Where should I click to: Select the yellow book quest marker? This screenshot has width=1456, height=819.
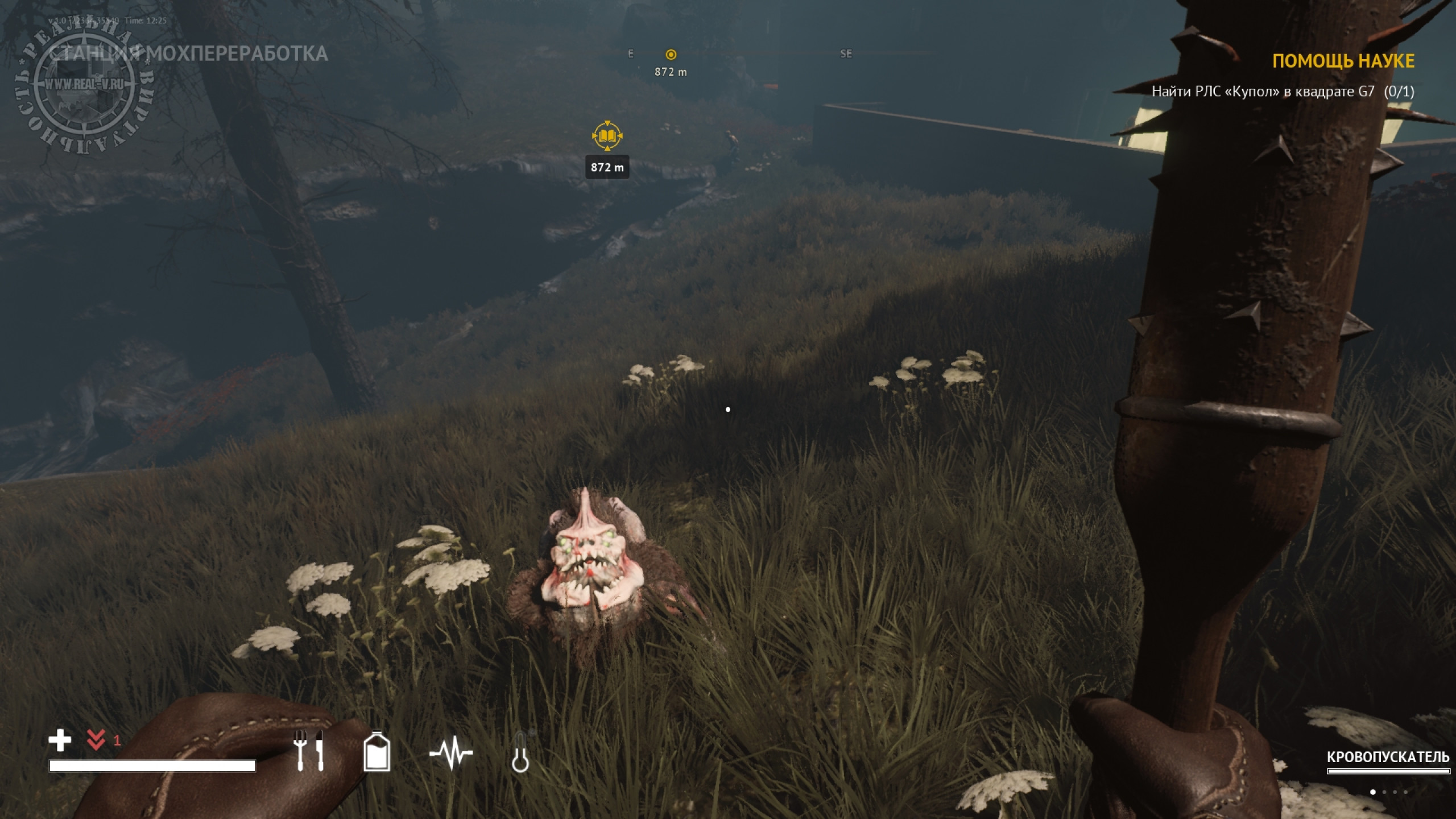(607, 136)
